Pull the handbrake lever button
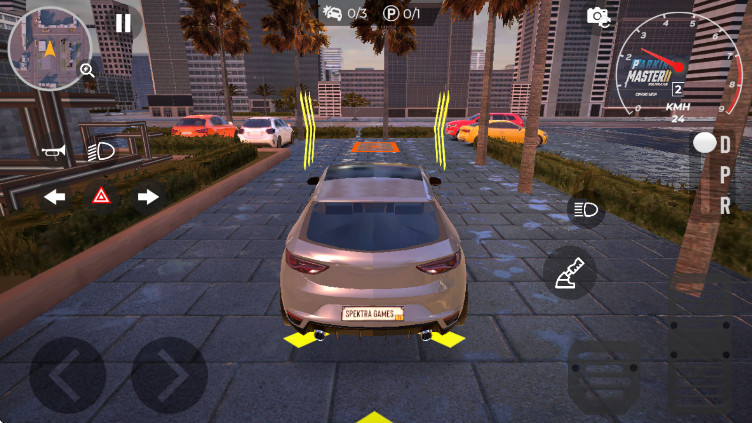 tap(570, 272)
